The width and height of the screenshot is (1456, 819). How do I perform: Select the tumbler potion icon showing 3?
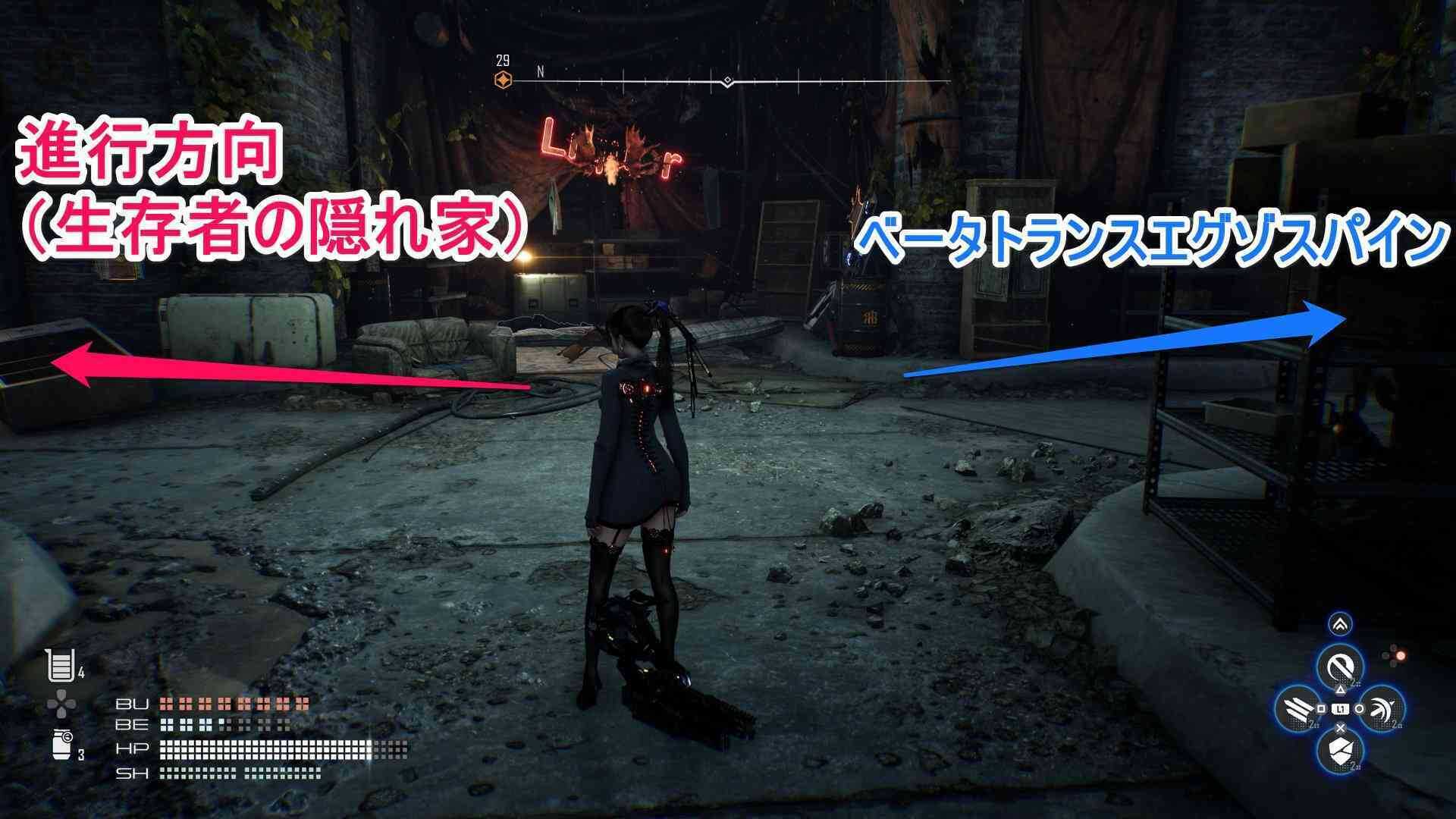[61, 746]
